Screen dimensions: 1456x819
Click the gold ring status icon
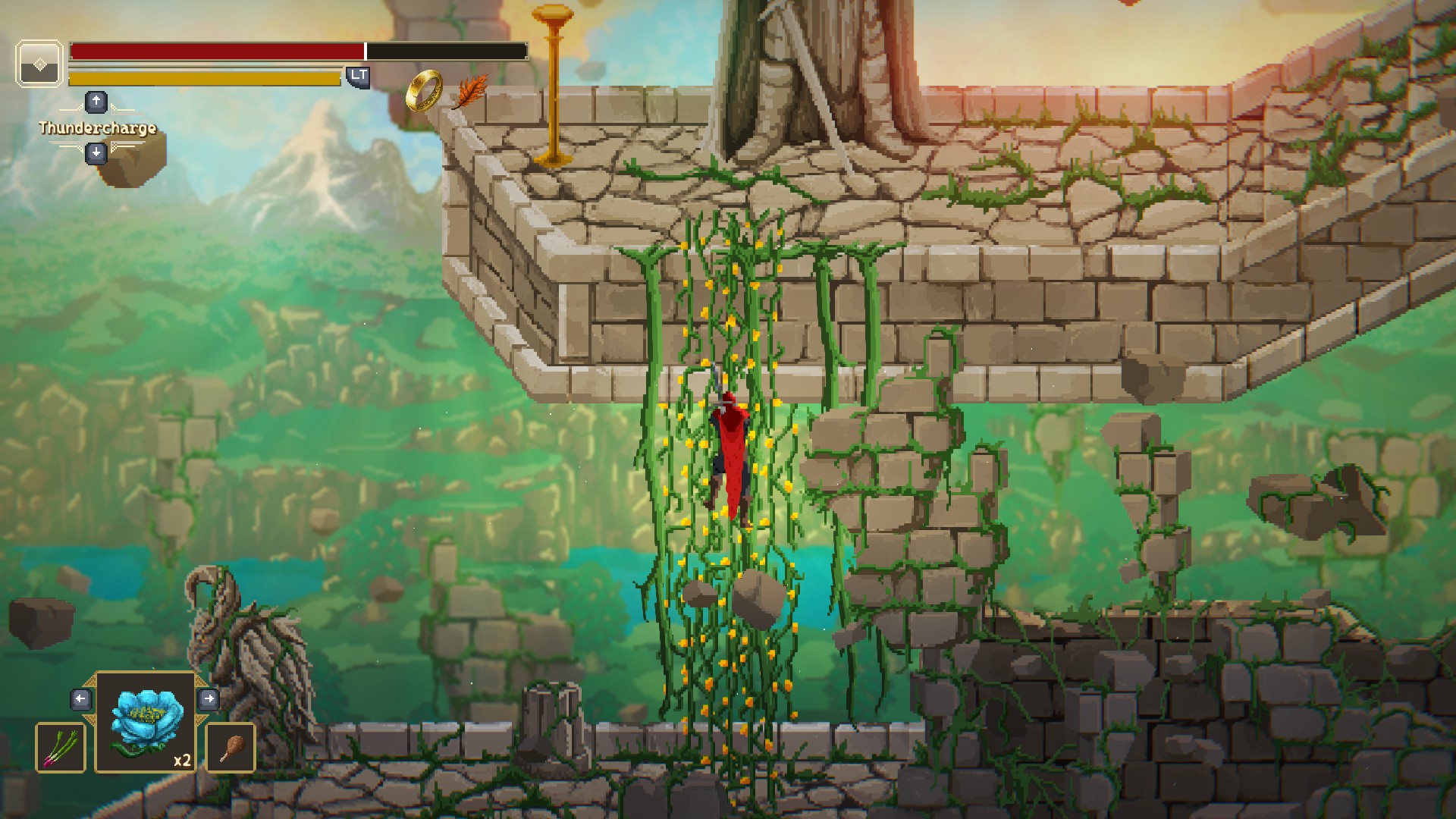(x=424, y=90)
